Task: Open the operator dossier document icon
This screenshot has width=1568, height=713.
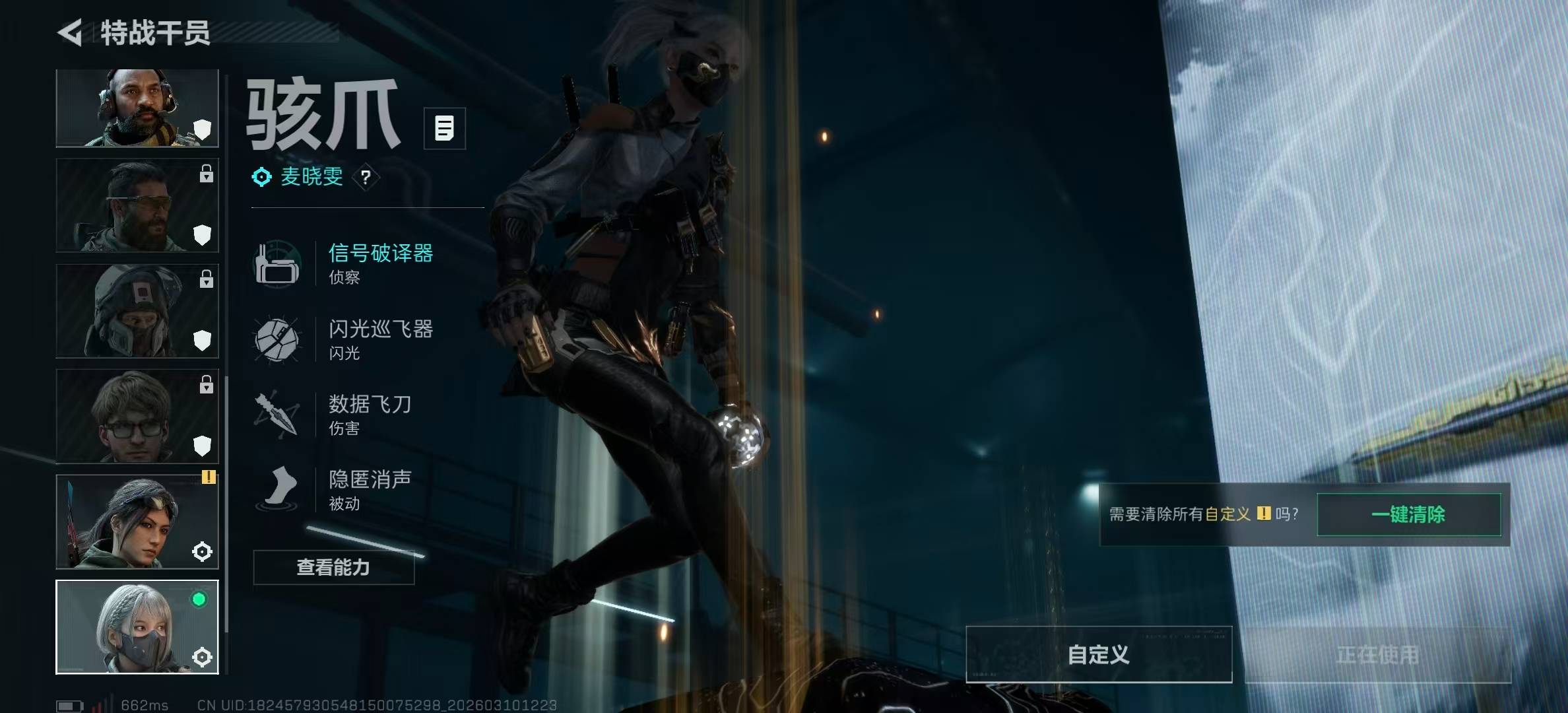Action: pos(444,128)
